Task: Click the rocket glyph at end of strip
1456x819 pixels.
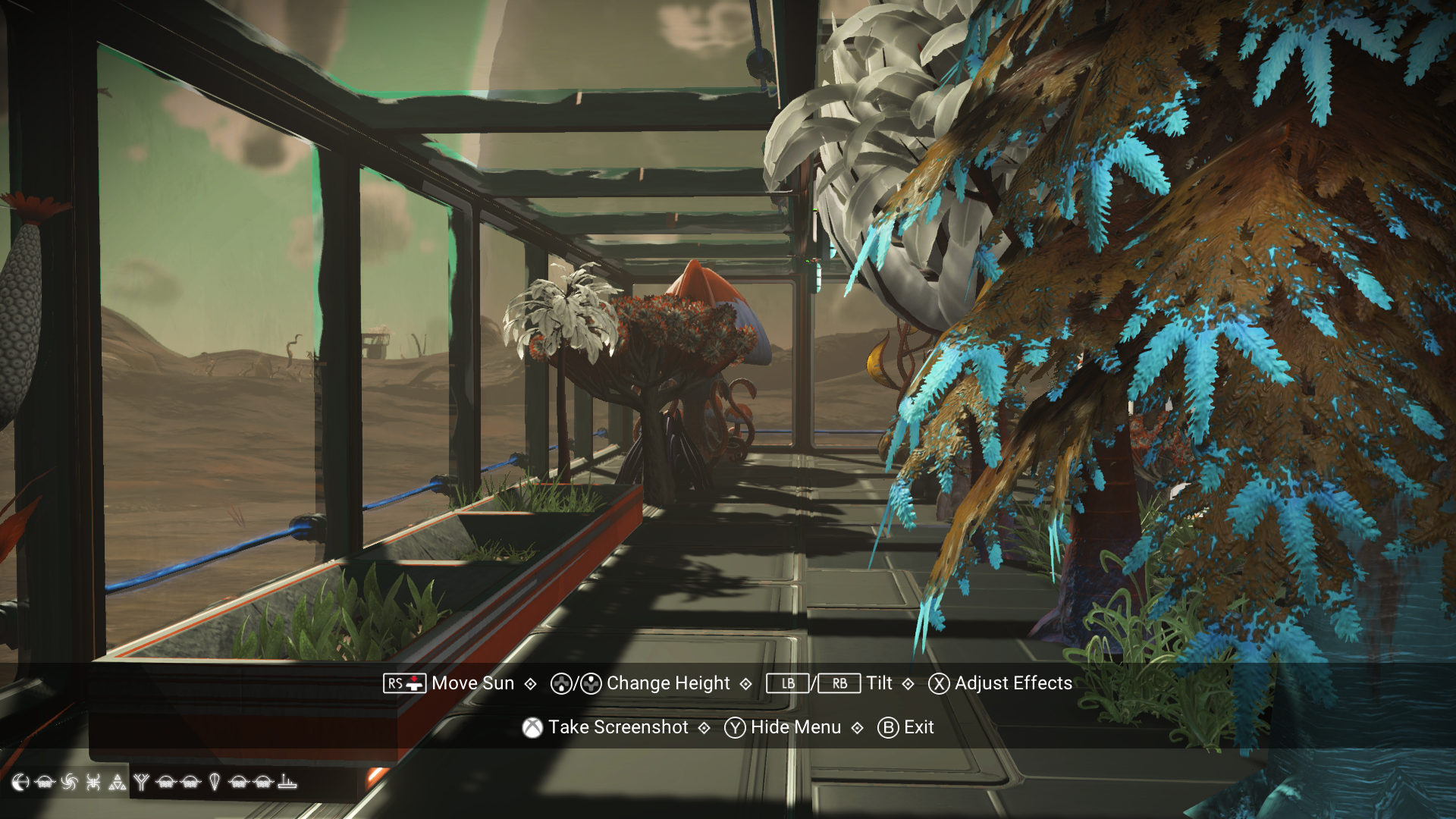Action: [x=287, y=783]
